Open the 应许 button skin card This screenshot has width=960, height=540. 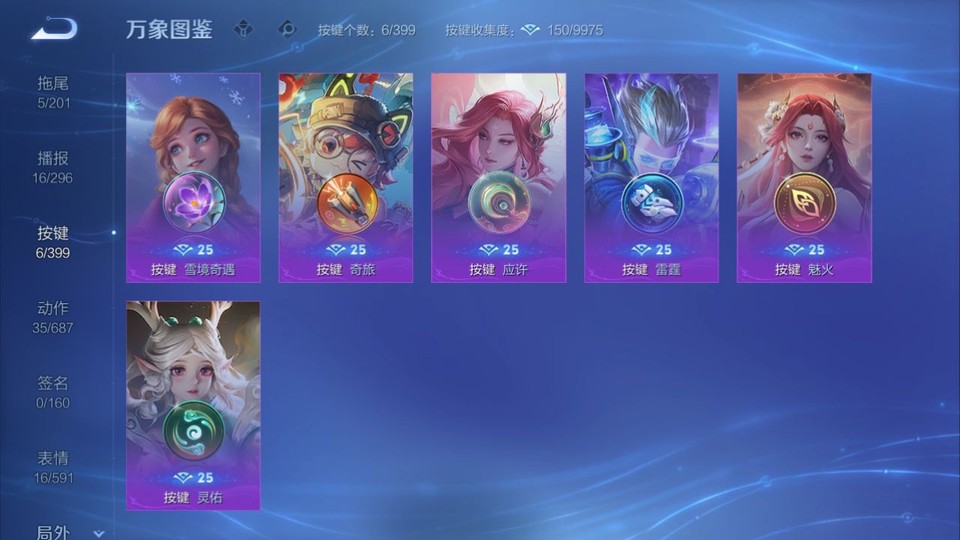499,177
